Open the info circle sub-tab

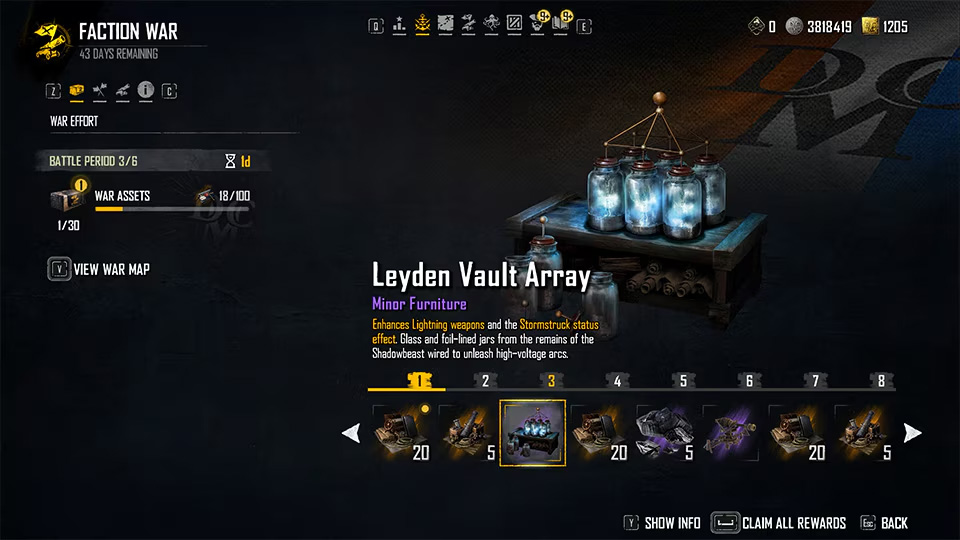point(146,91)
